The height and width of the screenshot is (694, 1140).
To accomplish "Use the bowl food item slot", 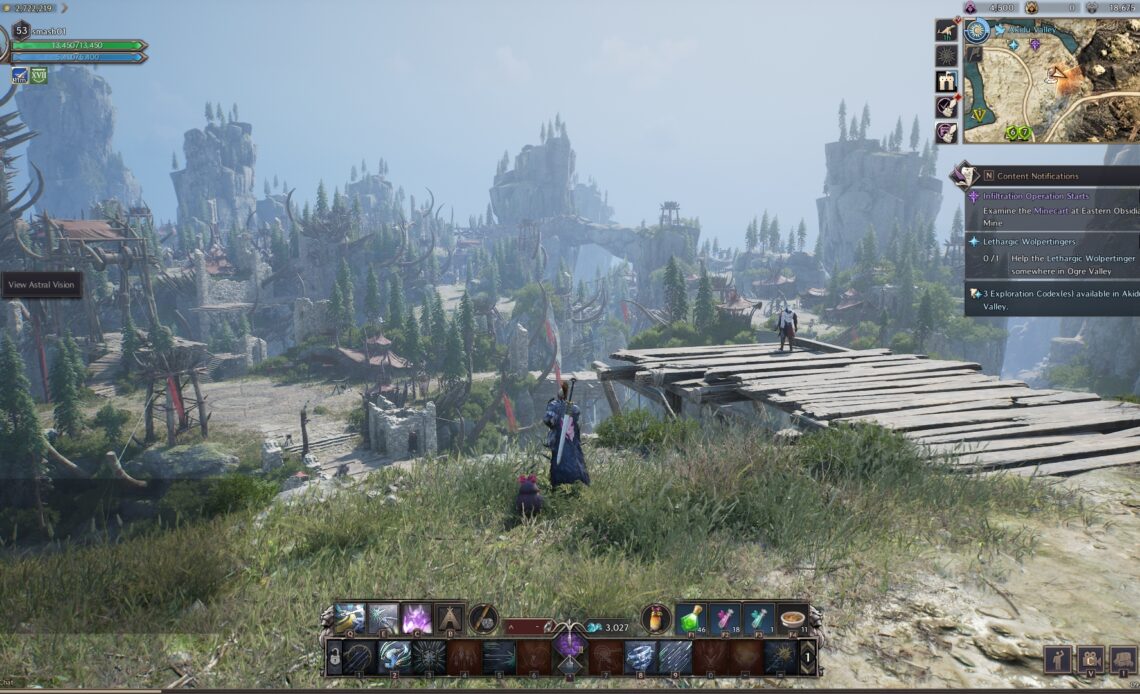I will pyautogui.click(x=792, y=619).
